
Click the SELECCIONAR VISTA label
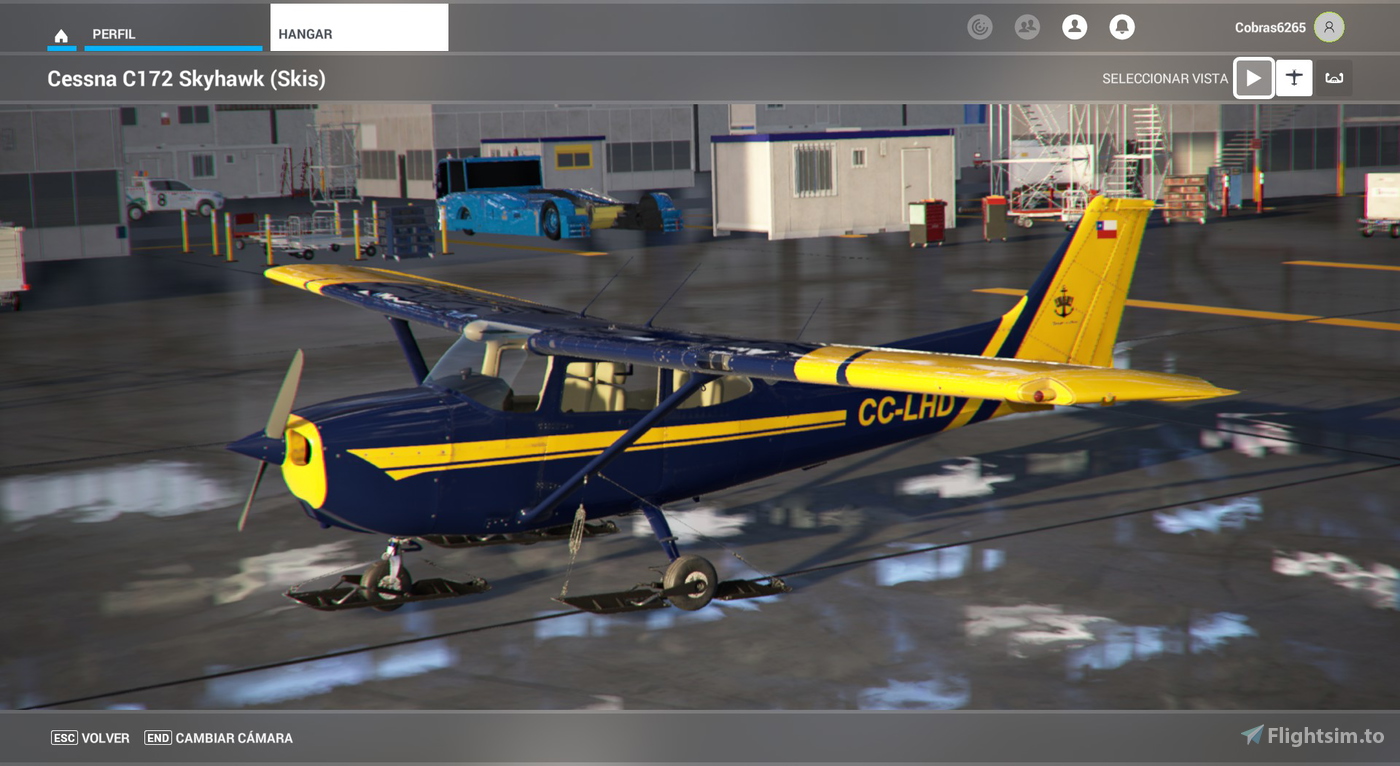tap(1164, 77)
